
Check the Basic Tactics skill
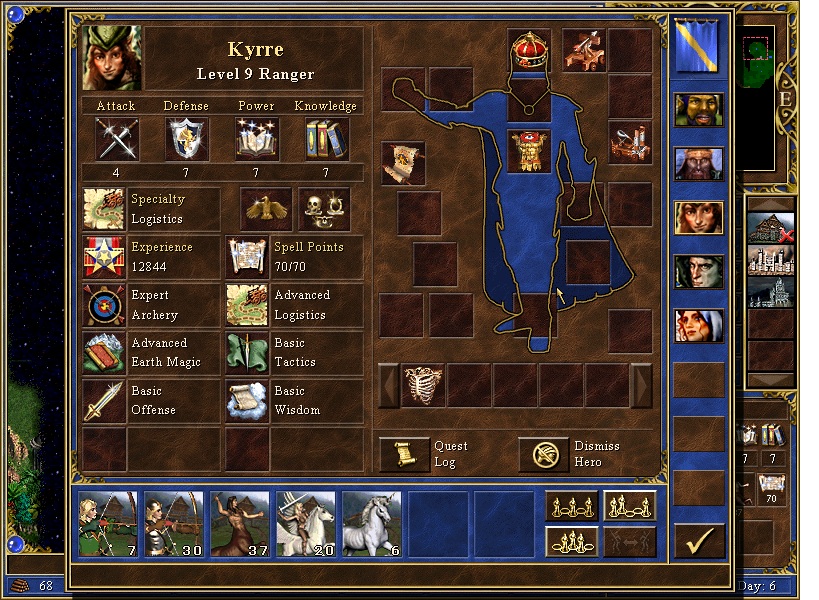[246, 353]
